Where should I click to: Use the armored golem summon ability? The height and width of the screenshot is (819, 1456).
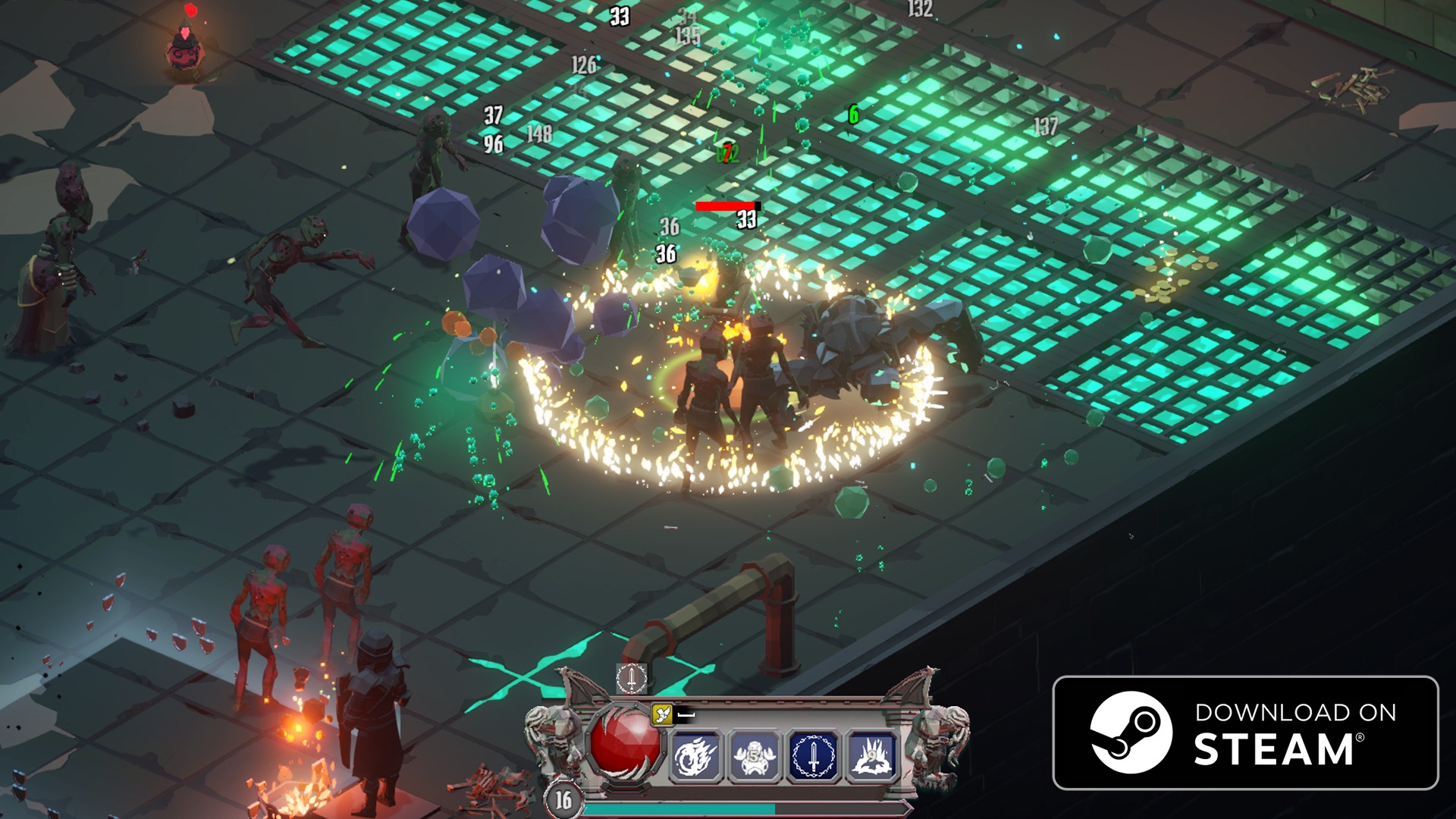click(754, 756)
